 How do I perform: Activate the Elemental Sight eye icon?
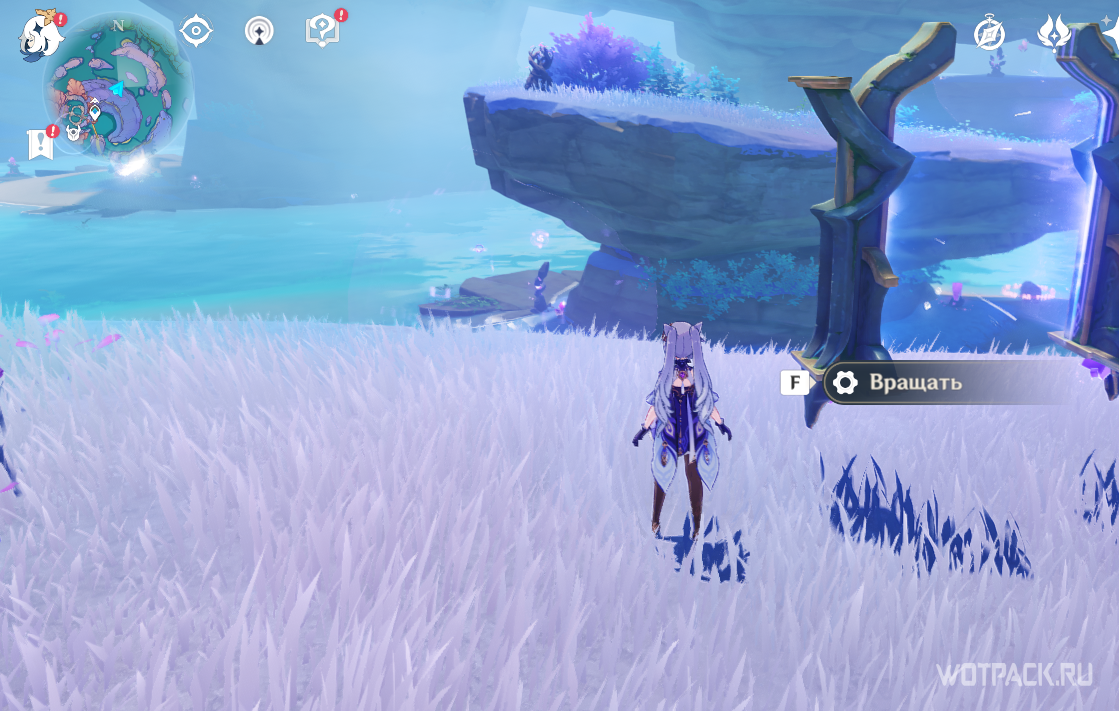pyautogui.click(x=196, y=31)
